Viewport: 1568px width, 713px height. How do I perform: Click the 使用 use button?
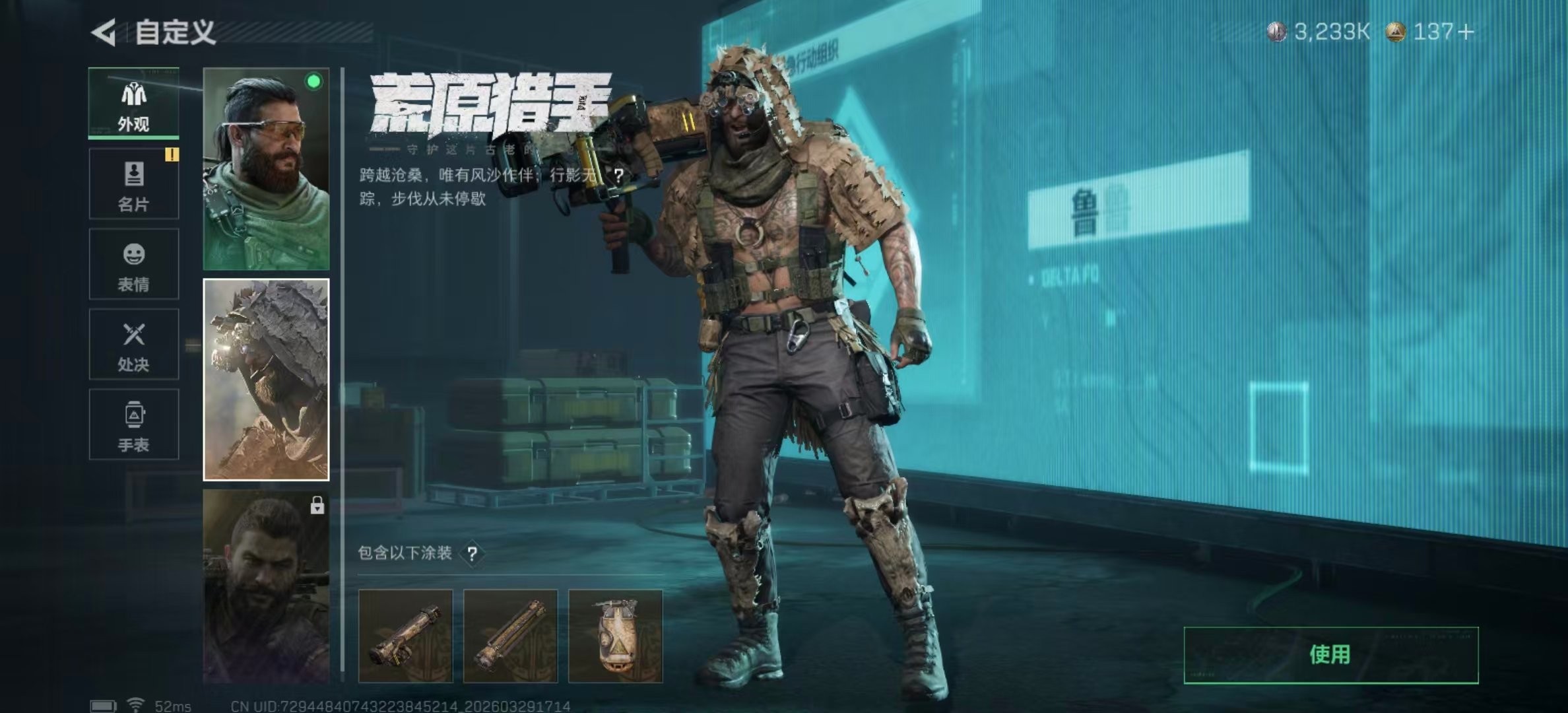[x=1330, y=655]
